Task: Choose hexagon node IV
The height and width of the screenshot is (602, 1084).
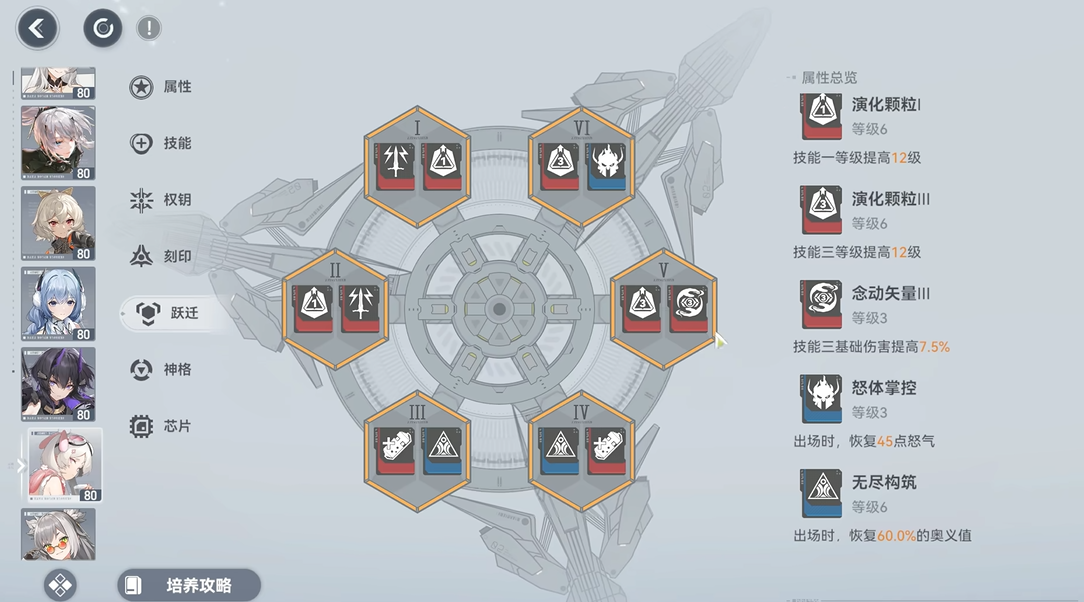Action: (581, 452)
